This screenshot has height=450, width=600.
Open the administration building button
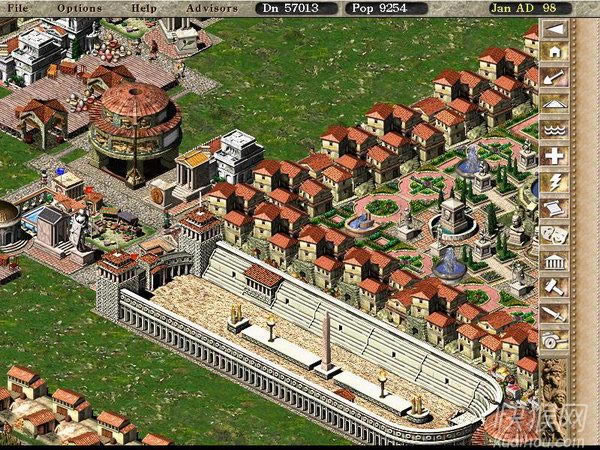click(553, 260)
